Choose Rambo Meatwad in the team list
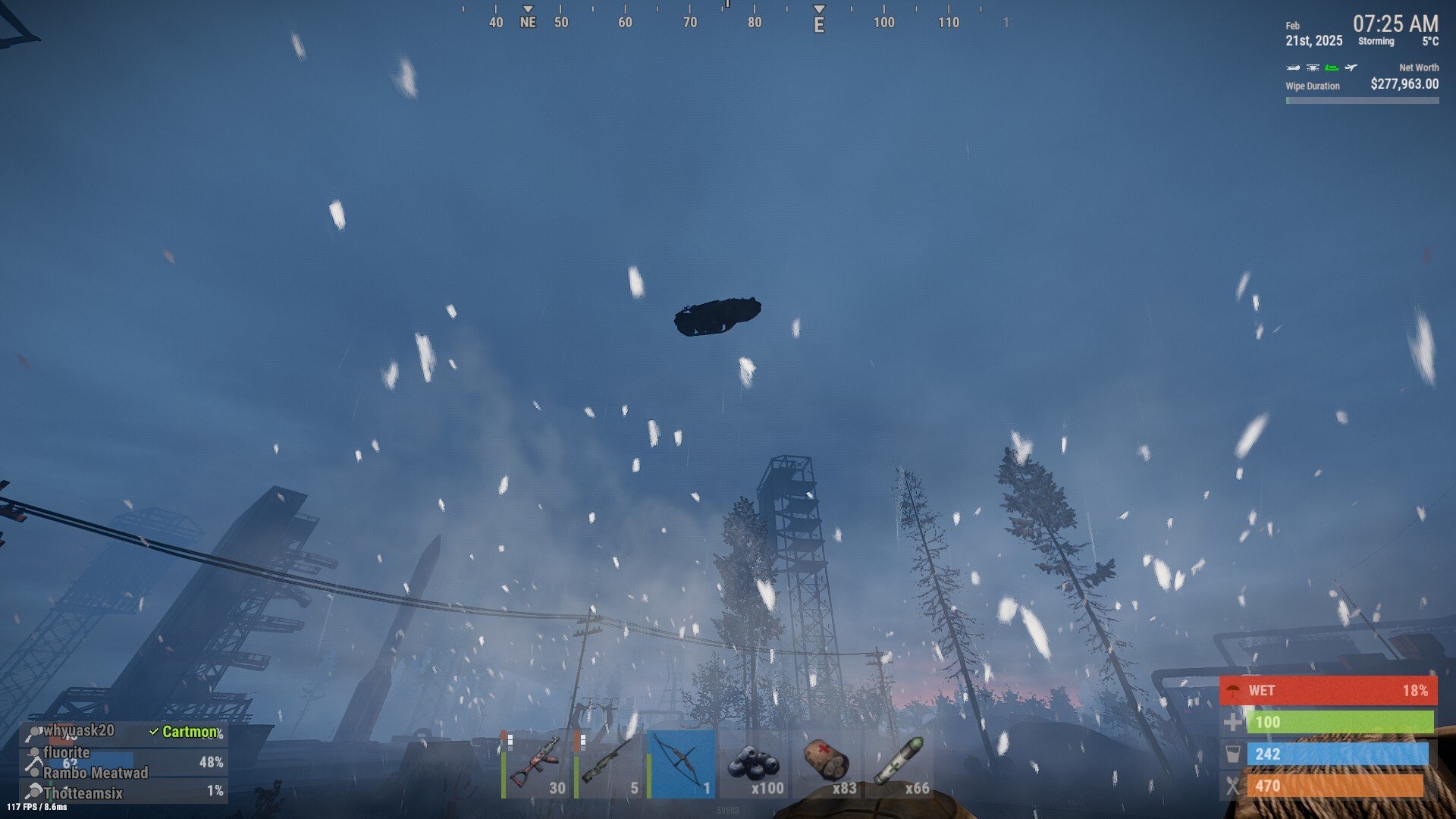This screenshot has width=1456, height=819. 96,773
